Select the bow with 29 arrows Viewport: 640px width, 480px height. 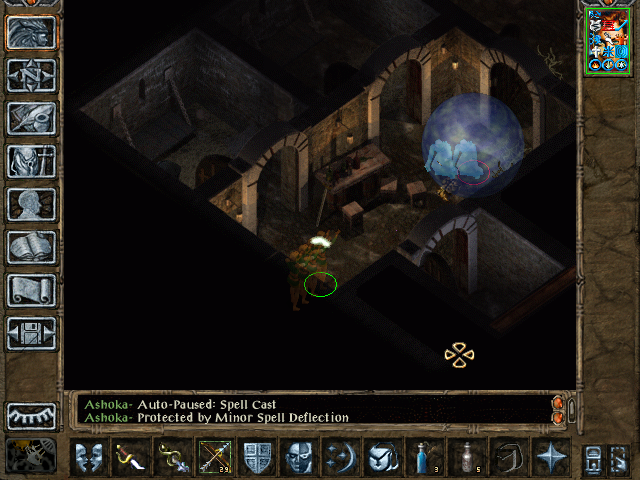coord(215,457)
